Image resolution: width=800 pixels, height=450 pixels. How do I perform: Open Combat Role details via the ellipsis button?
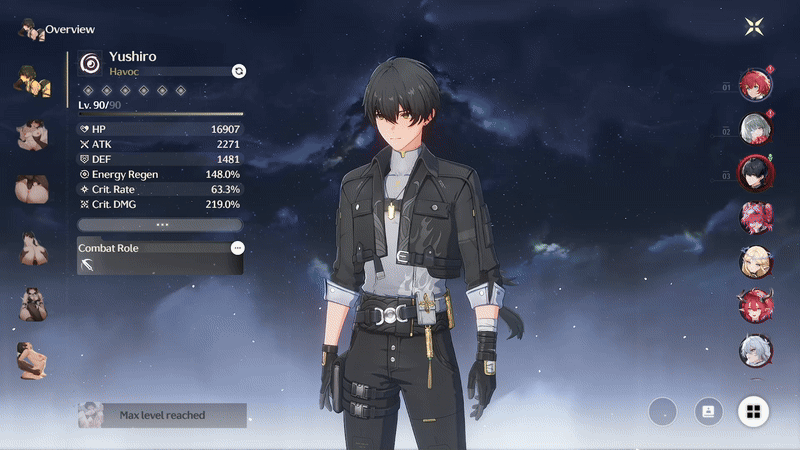click(237, 247)
